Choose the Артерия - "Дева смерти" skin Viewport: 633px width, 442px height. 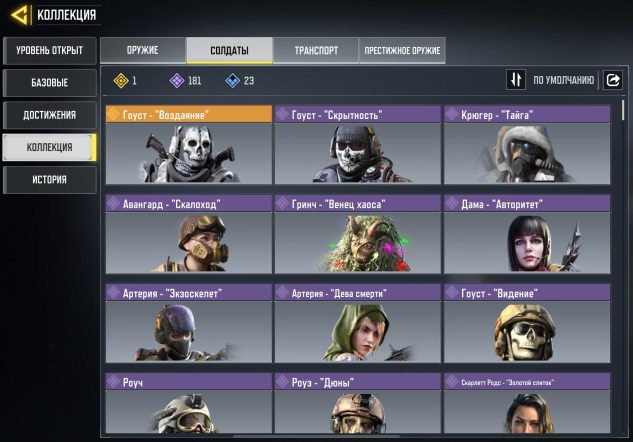pos(357,322)
